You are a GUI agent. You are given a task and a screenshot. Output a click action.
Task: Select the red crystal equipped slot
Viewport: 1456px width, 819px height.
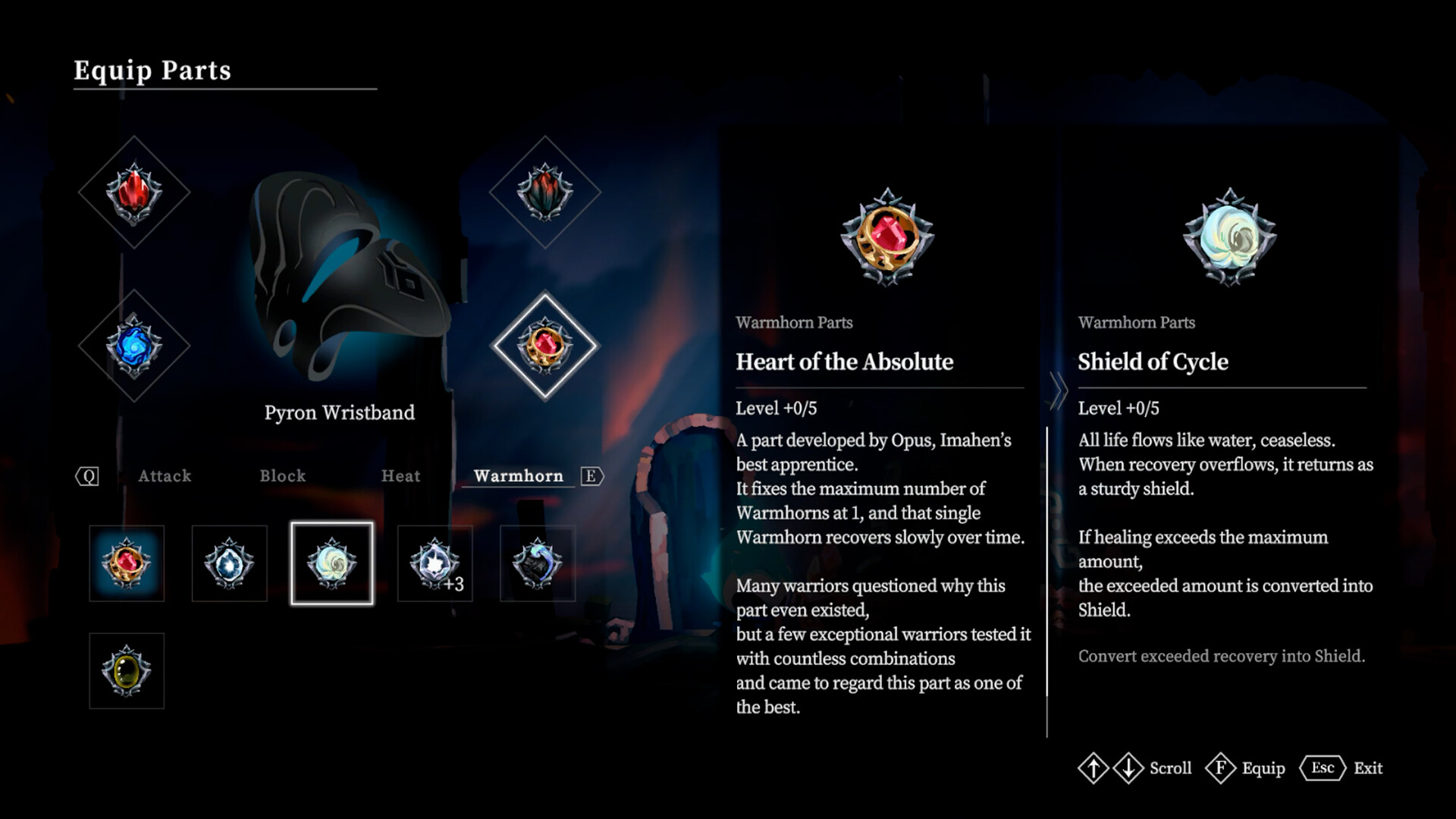point(134,193)
